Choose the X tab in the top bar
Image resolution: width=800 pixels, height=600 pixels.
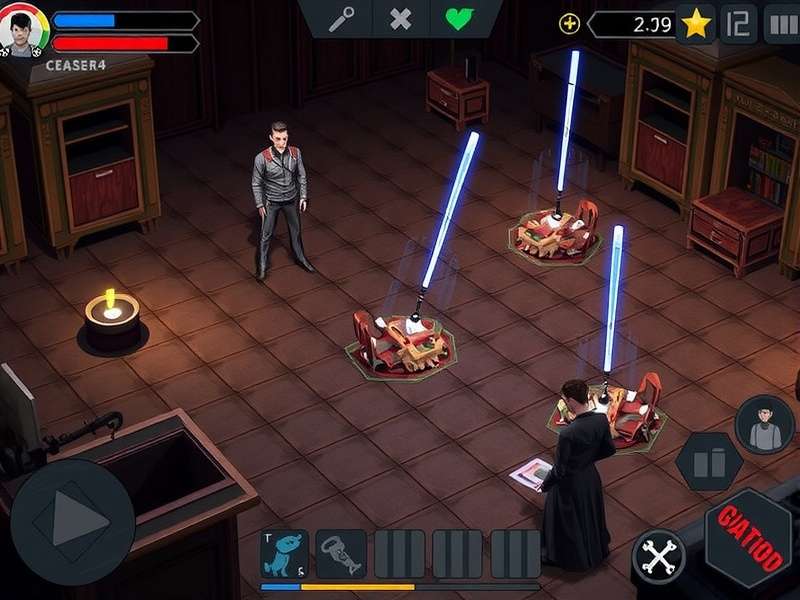point(401,20)
